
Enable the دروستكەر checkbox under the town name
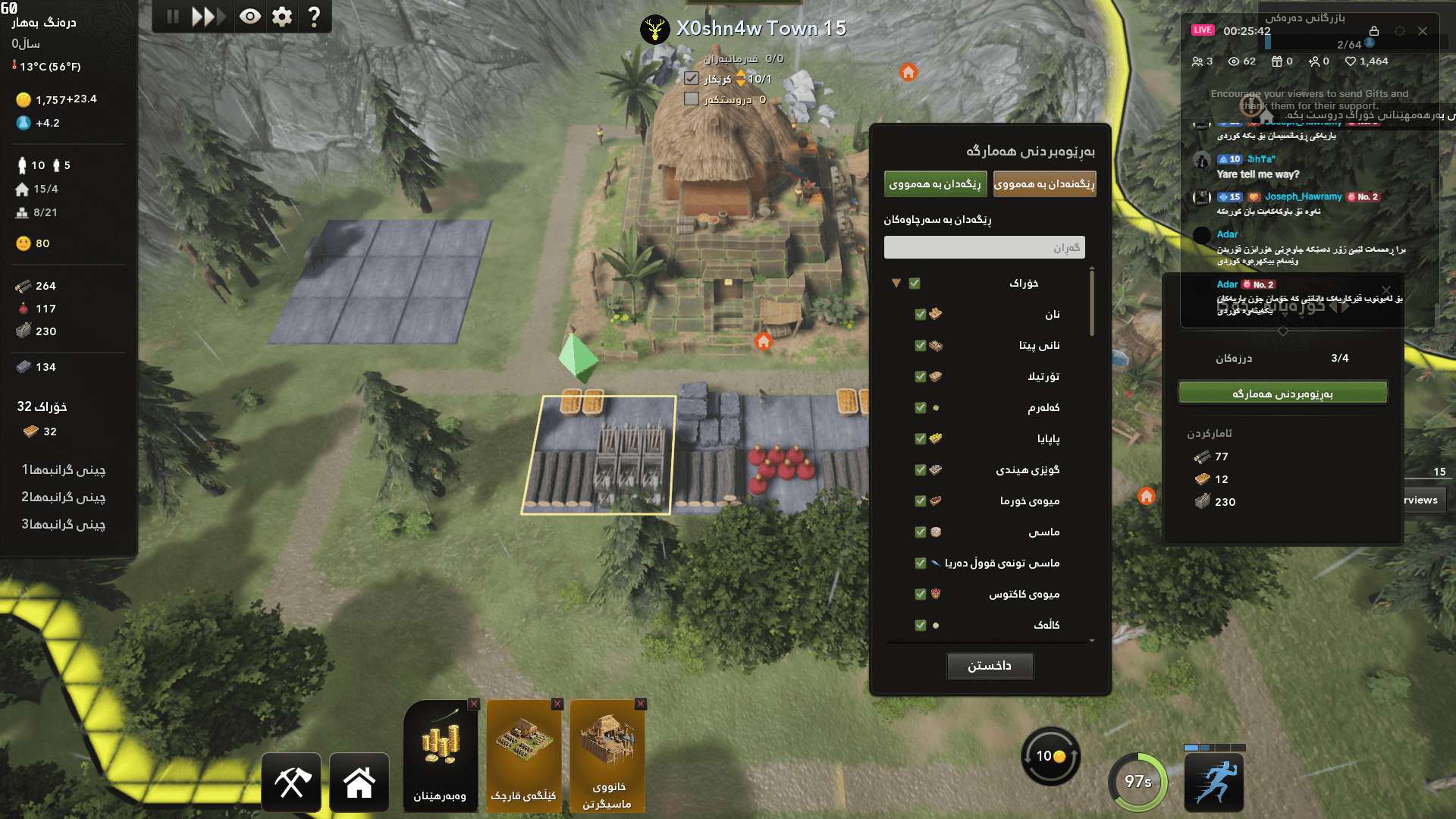click(x=692, y=98)
